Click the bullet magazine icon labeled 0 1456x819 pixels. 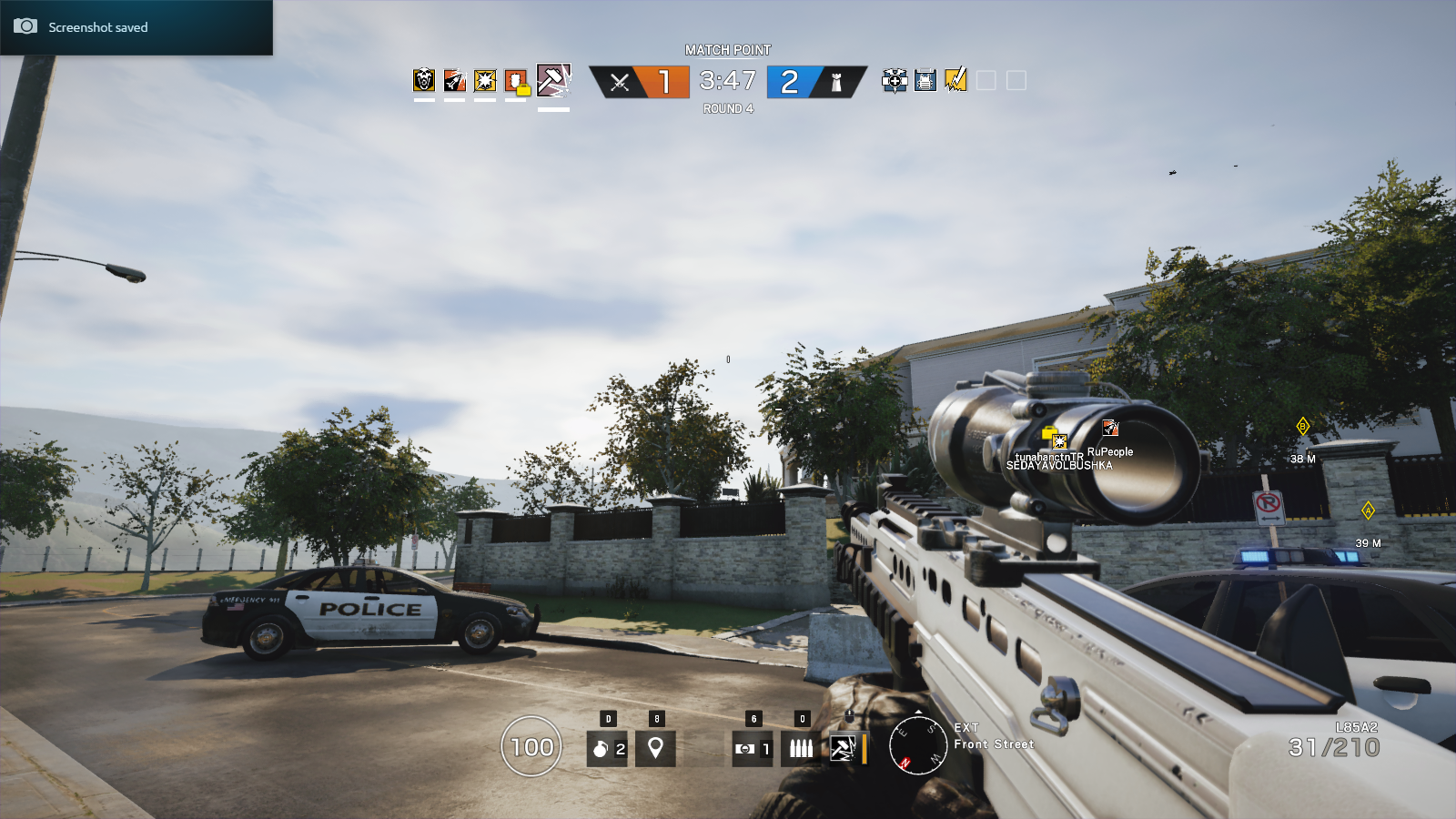click(801, 748)
